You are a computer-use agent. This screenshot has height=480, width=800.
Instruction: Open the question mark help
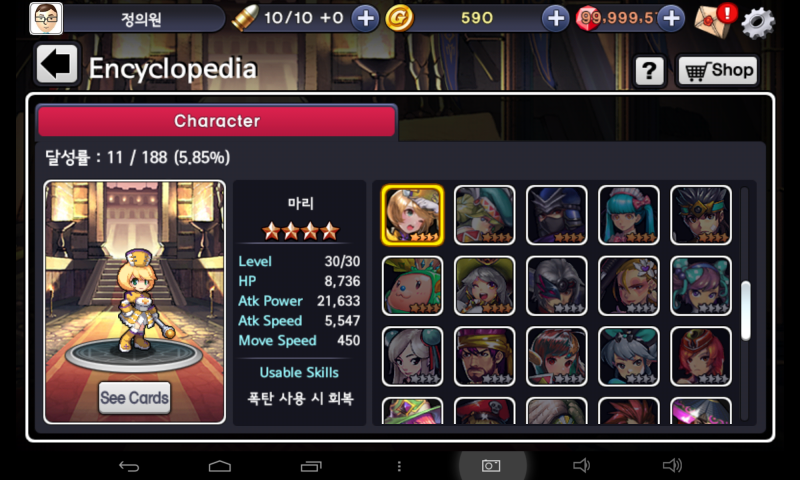(x=650, y=70)
